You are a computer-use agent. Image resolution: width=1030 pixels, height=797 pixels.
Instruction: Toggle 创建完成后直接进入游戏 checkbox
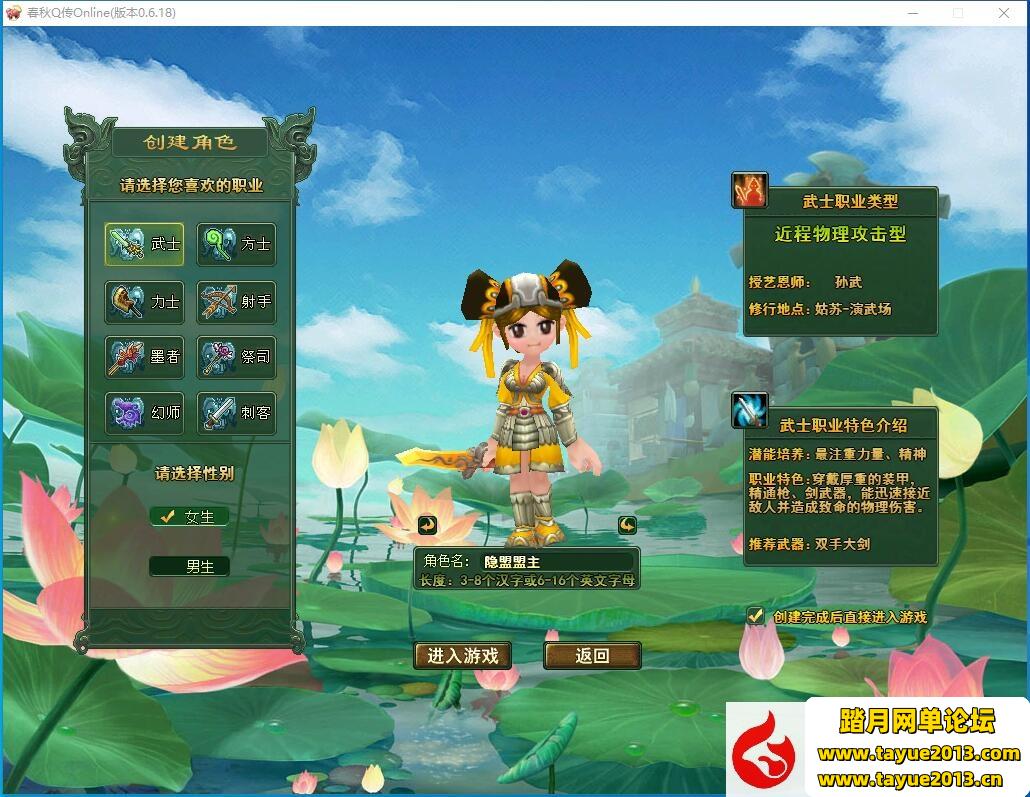756,617
